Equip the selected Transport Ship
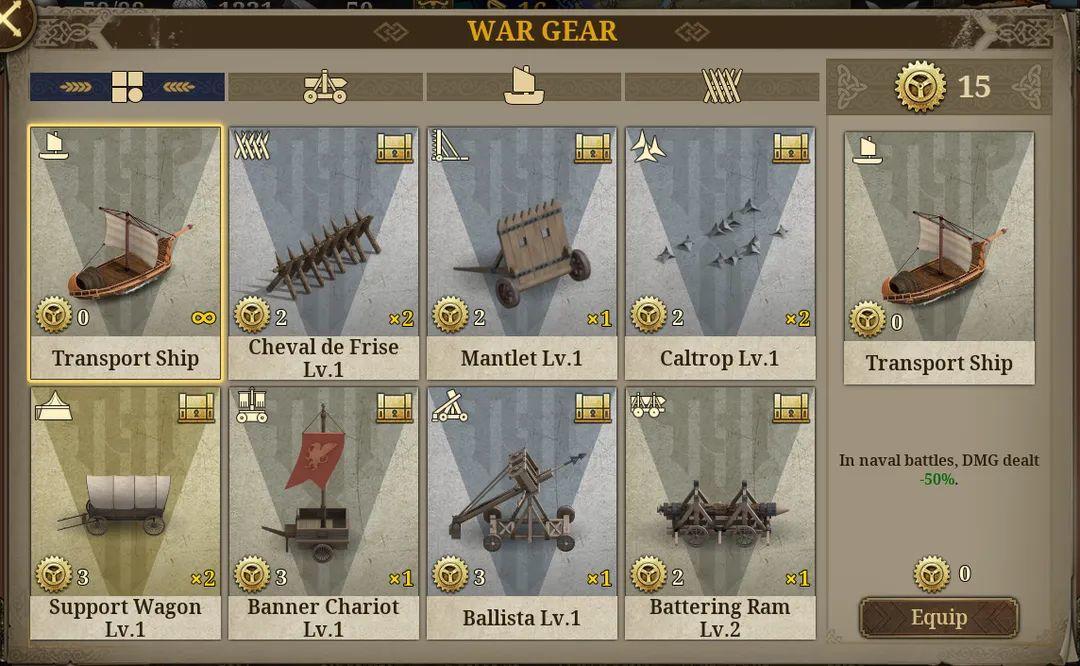This screenshot has height=666, width=1080. tap(938, 617)
